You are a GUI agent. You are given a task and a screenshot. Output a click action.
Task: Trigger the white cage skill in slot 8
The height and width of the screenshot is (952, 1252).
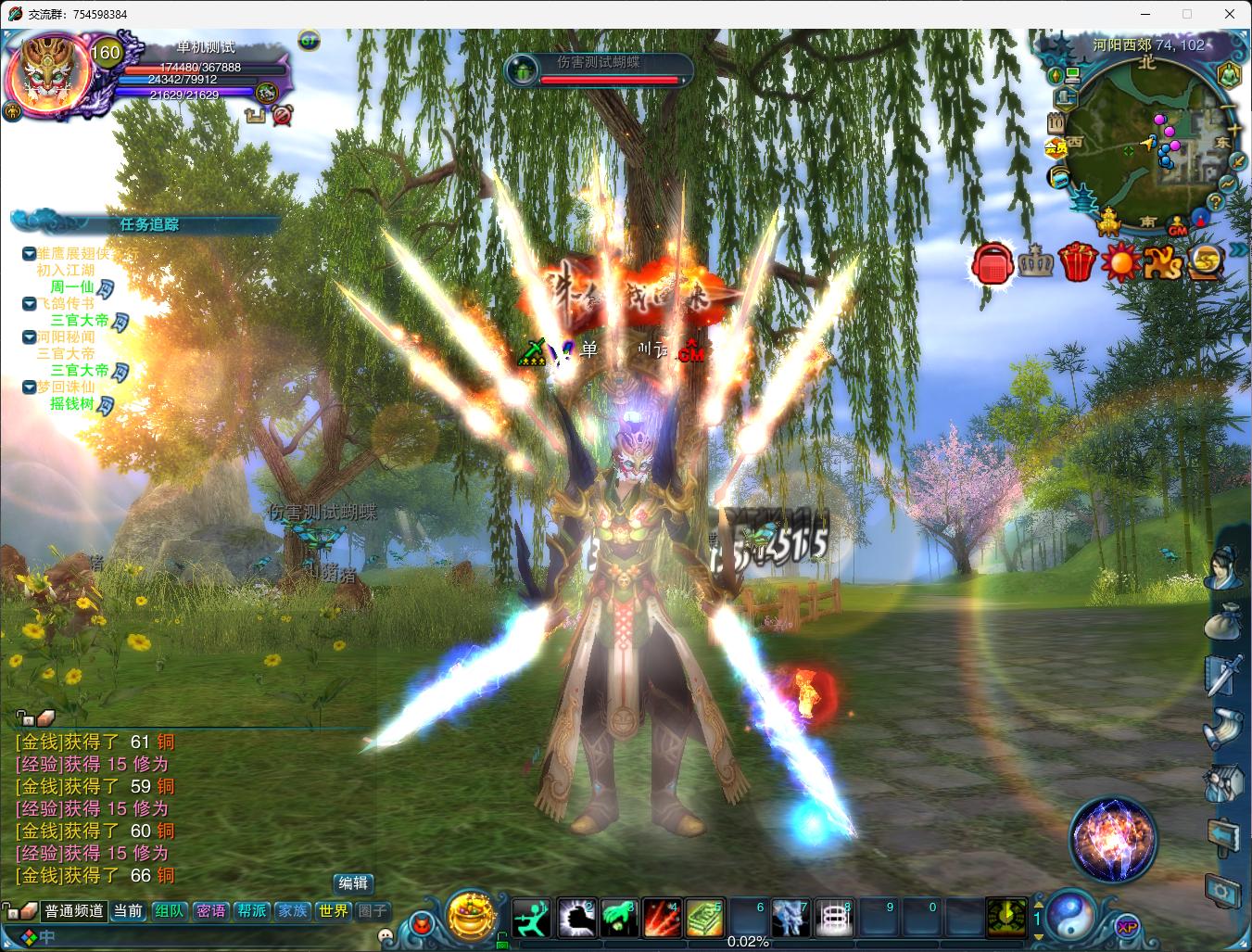tap(835, 918)
